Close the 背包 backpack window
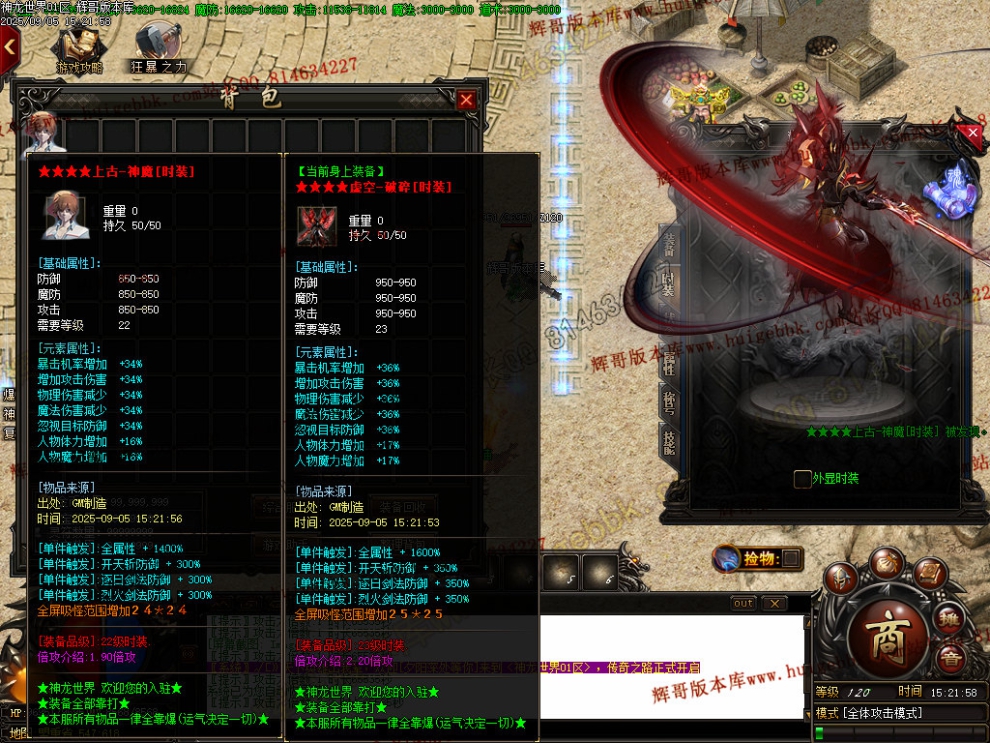 pos(466,99)
